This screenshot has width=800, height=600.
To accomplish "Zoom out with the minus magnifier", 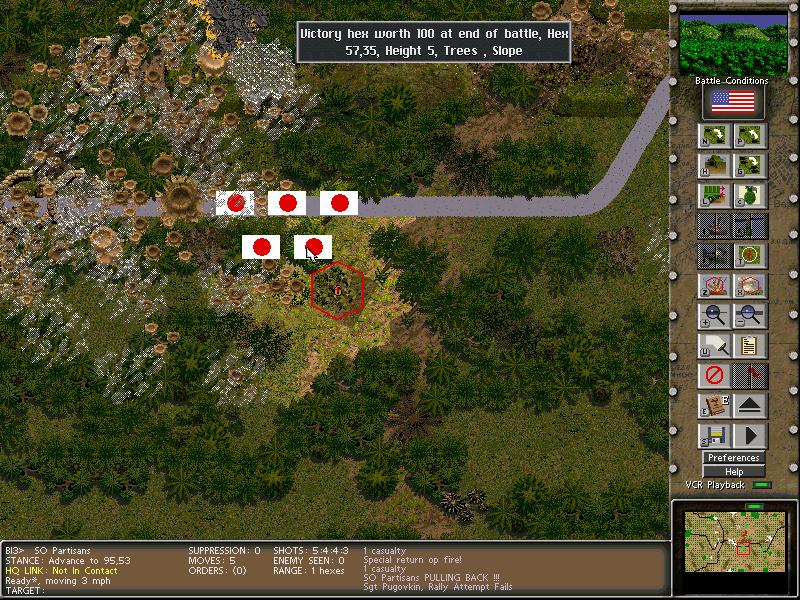I will click(750, 317).
